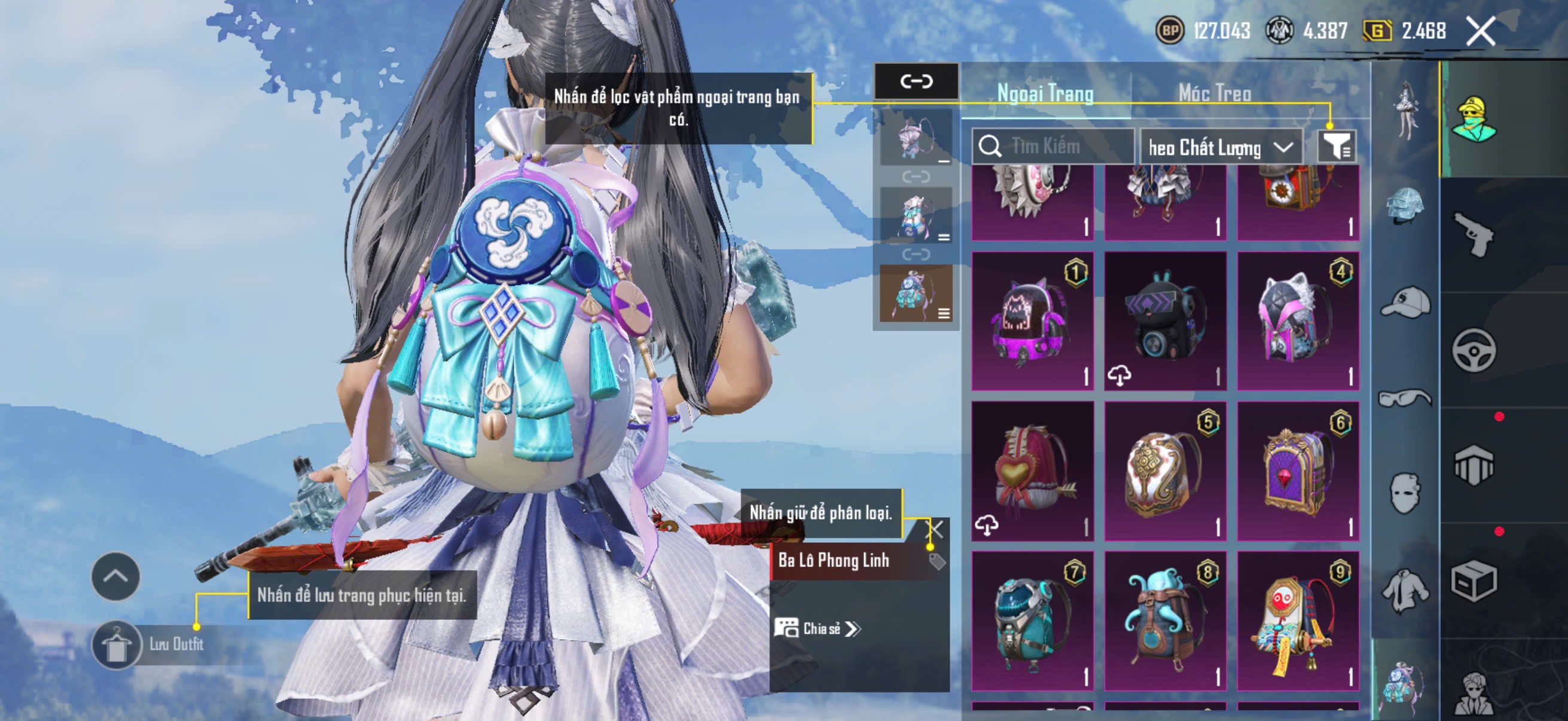The height and width of the screenshot is (721, 1568).
Task: Switch to the Móc Treo tab
Action: tap(1215, 94)
